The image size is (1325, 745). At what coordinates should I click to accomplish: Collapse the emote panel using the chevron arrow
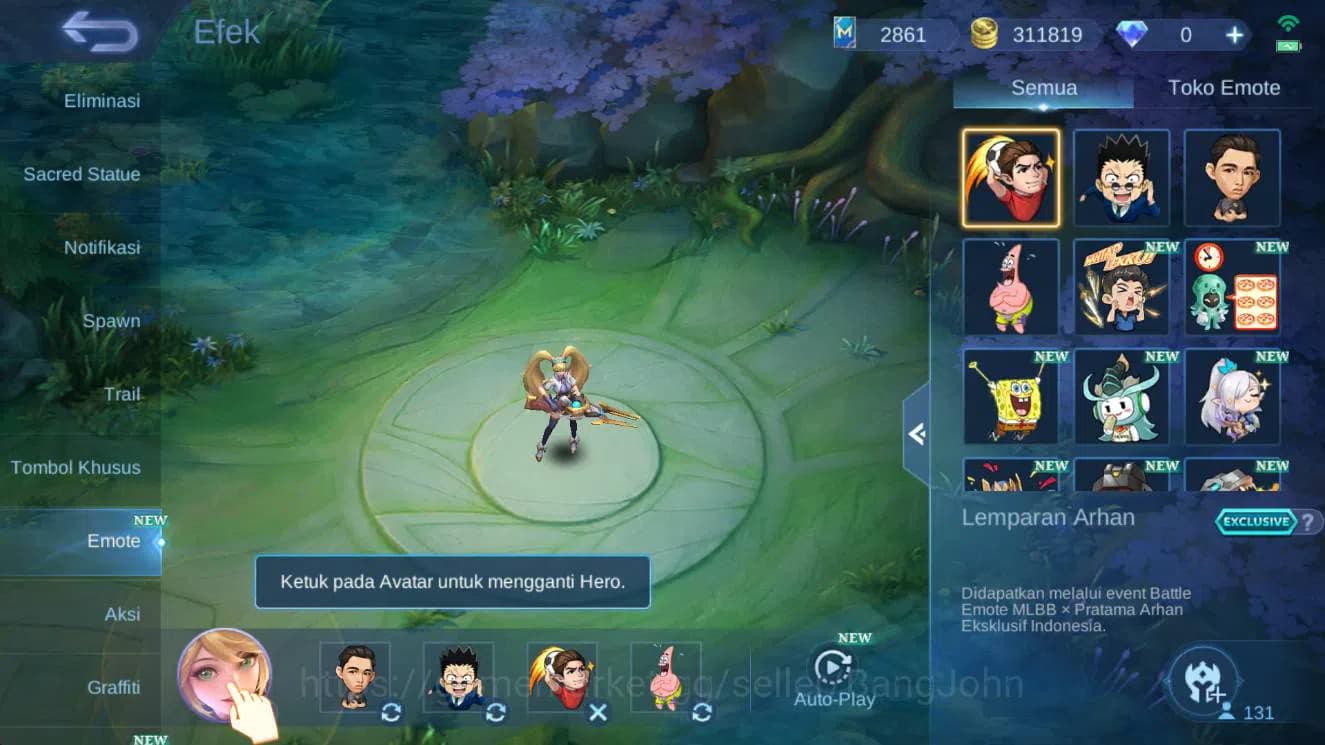pyautogui.click(x=917, y=434)
